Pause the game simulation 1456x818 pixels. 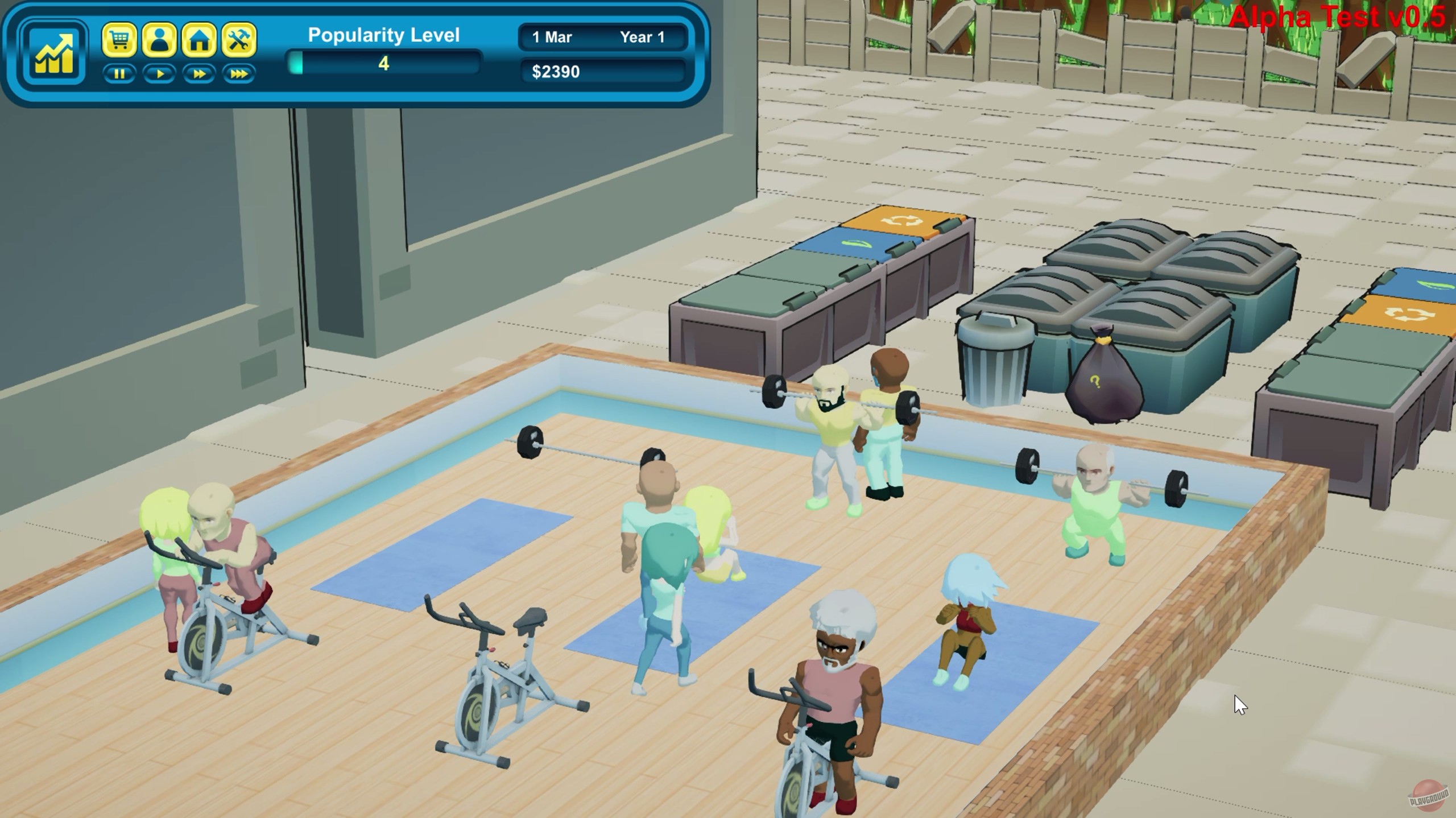tap(120, 74)
